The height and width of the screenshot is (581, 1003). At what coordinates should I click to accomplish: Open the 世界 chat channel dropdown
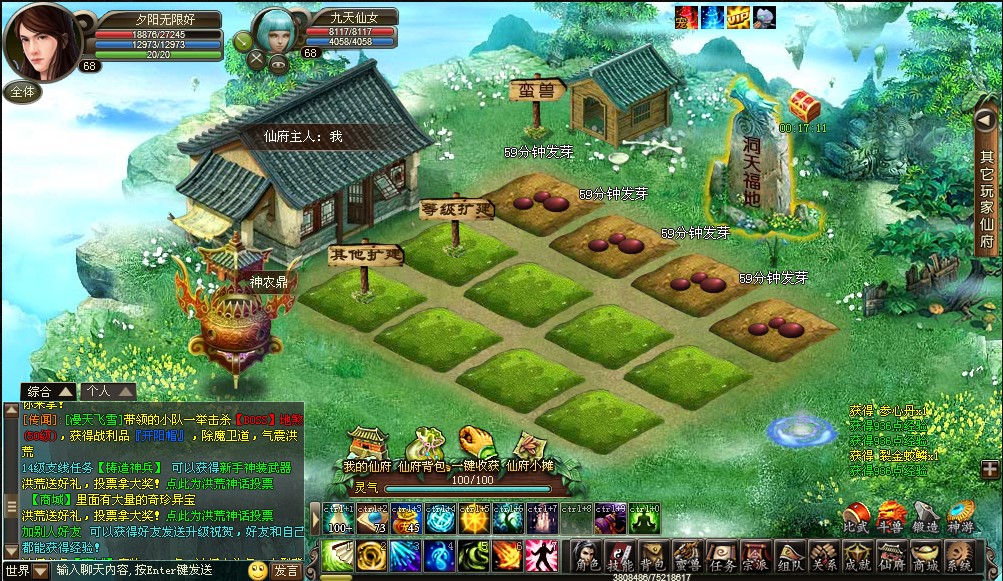(25, 570)
